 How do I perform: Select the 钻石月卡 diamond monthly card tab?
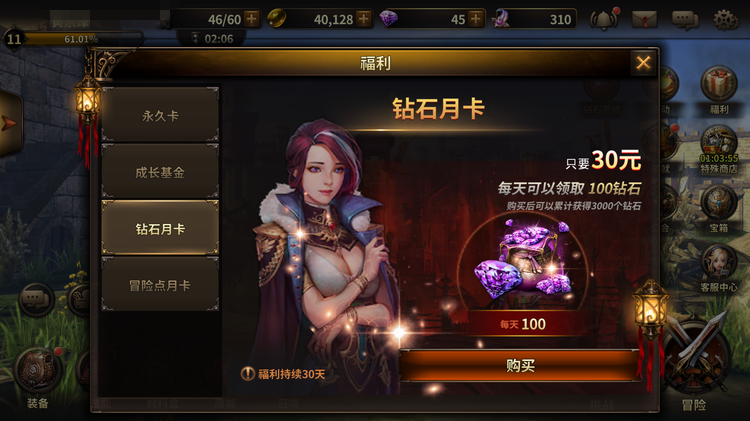pyautogui.click(x=160, y=228)
